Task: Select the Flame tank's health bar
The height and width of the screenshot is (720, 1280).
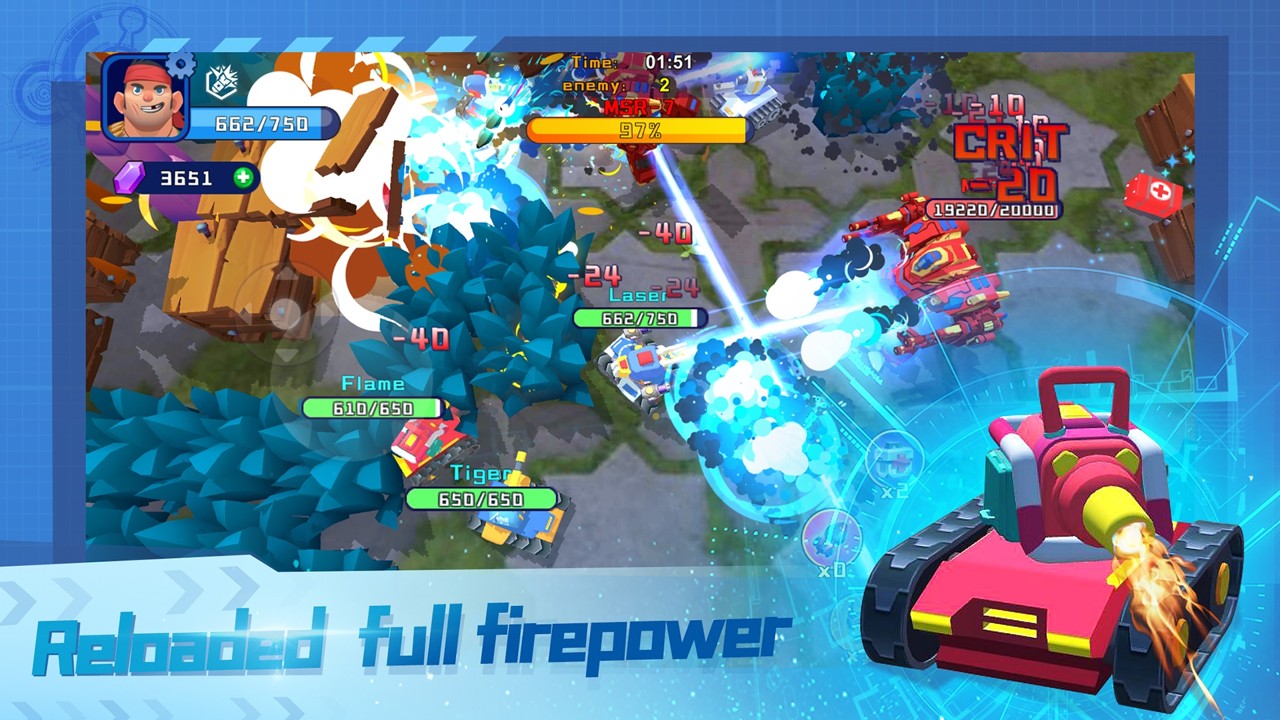Action: pos(373,408)
